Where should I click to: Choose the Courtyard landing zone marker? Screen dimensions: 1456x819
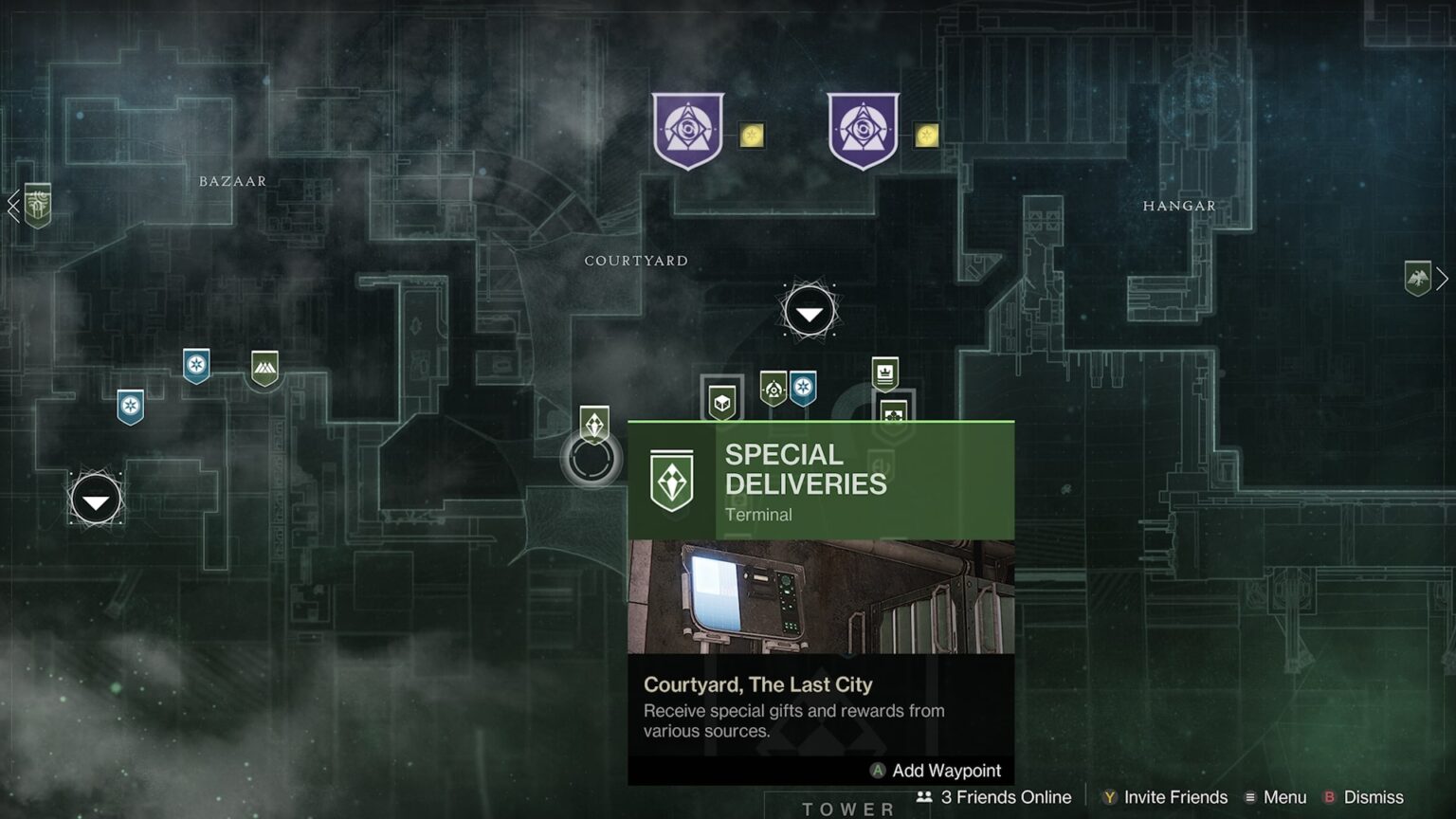[x=809, y=311]
